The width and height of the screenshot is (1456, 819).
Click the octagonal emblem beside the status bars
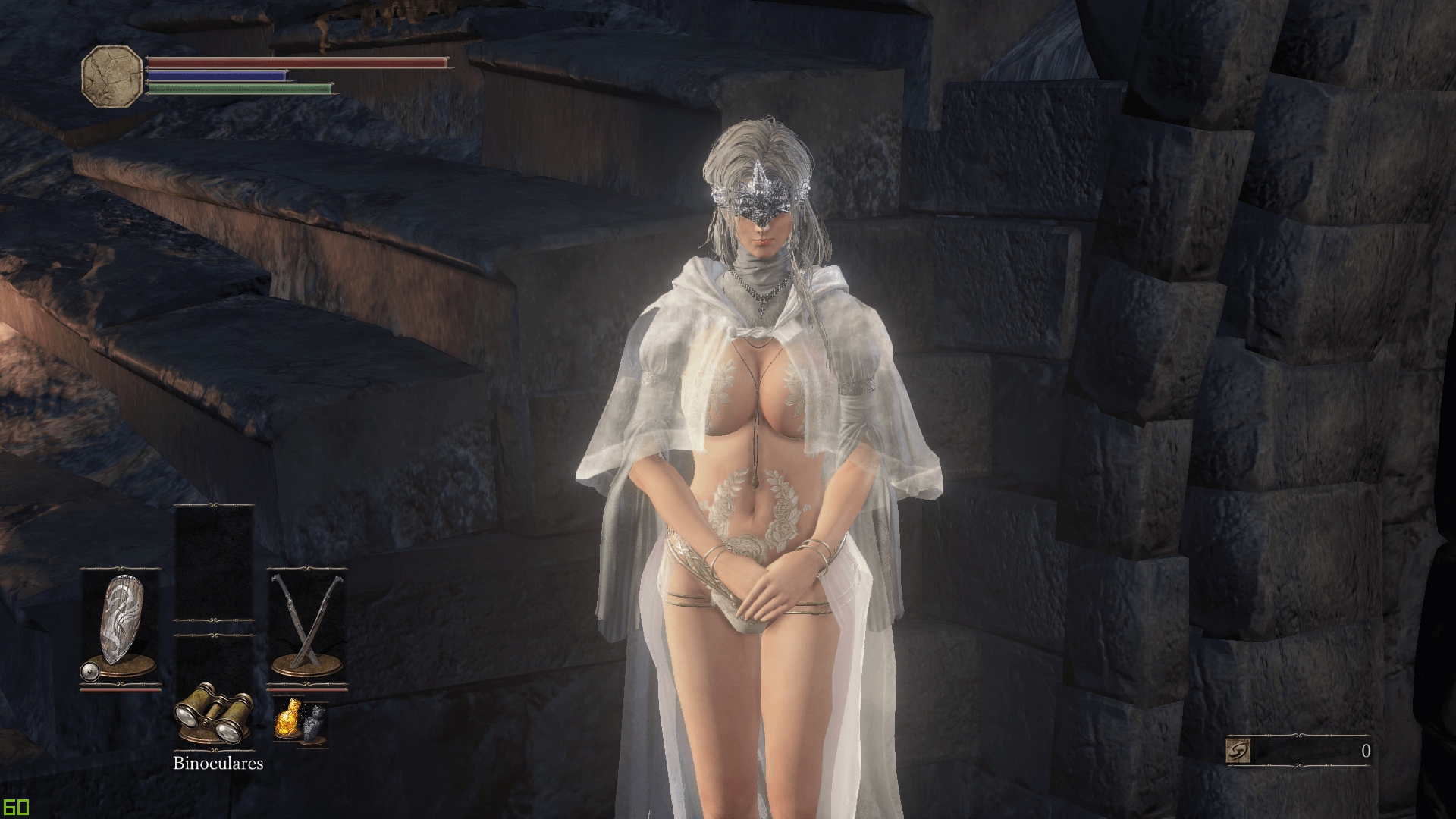coord(112,76)
